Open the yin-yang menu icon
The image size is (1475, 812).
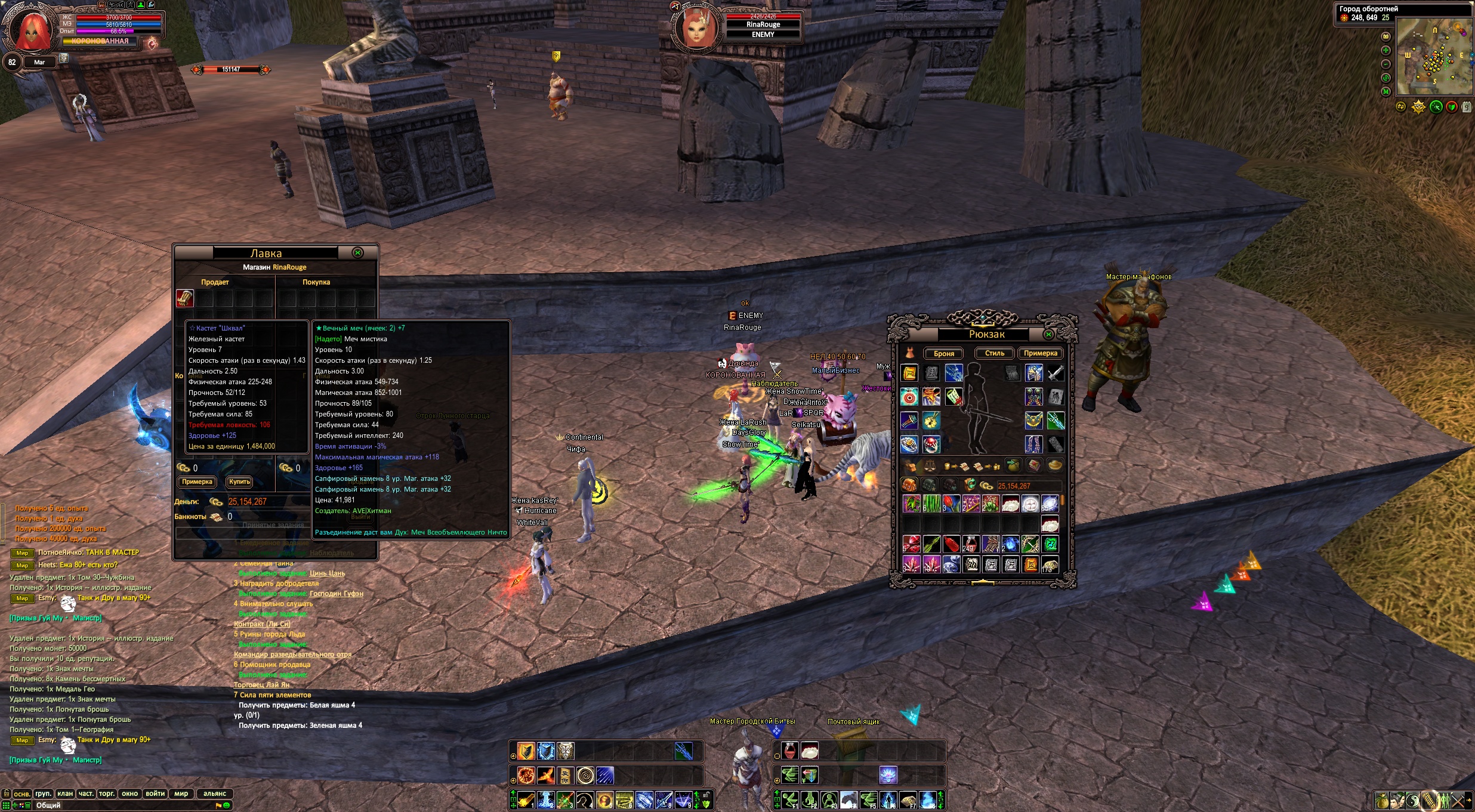[x=1412, y=800]
